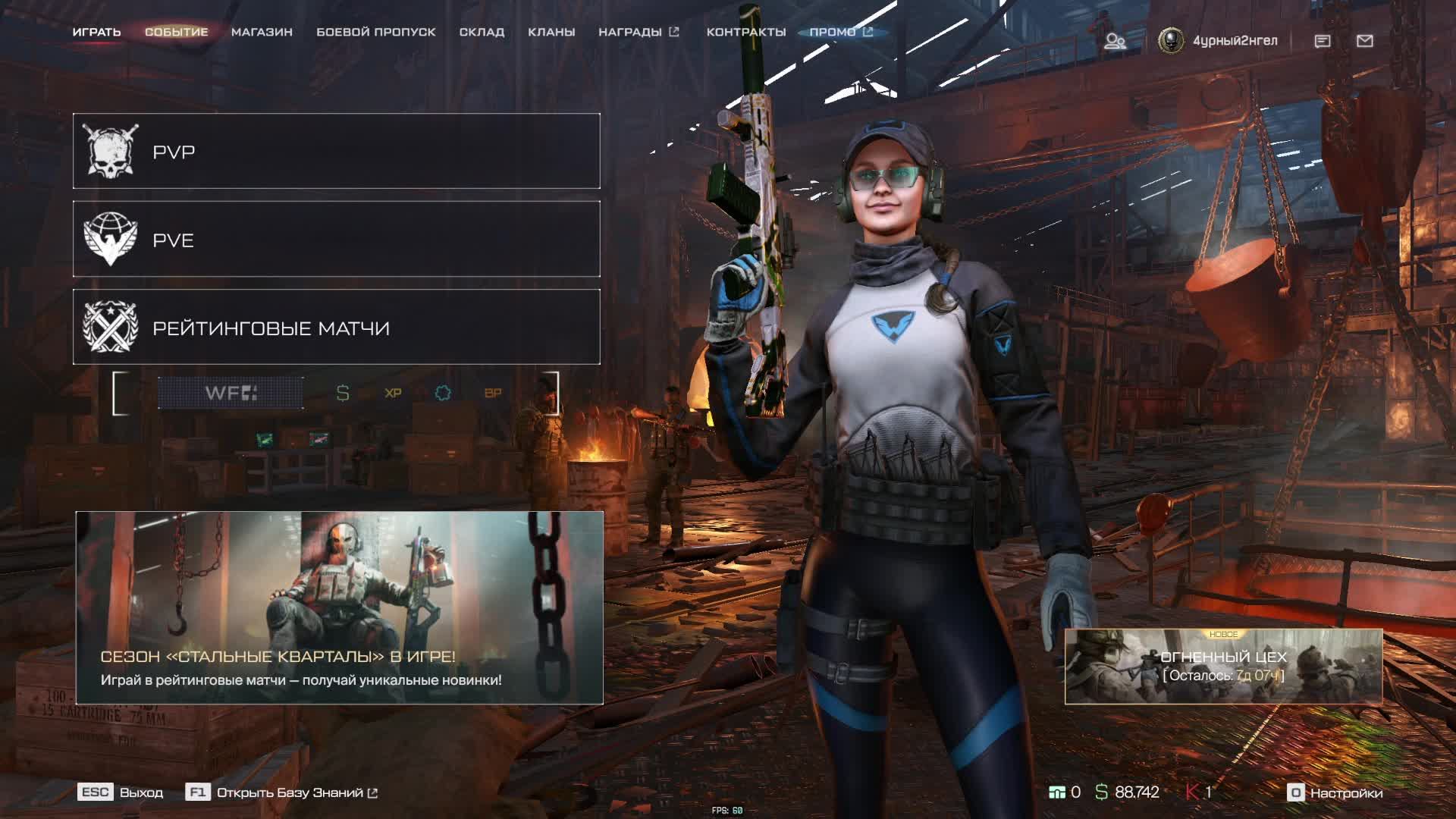Open the mail envelope icon
1456x819 pixels.
(x=1365, y=41)
